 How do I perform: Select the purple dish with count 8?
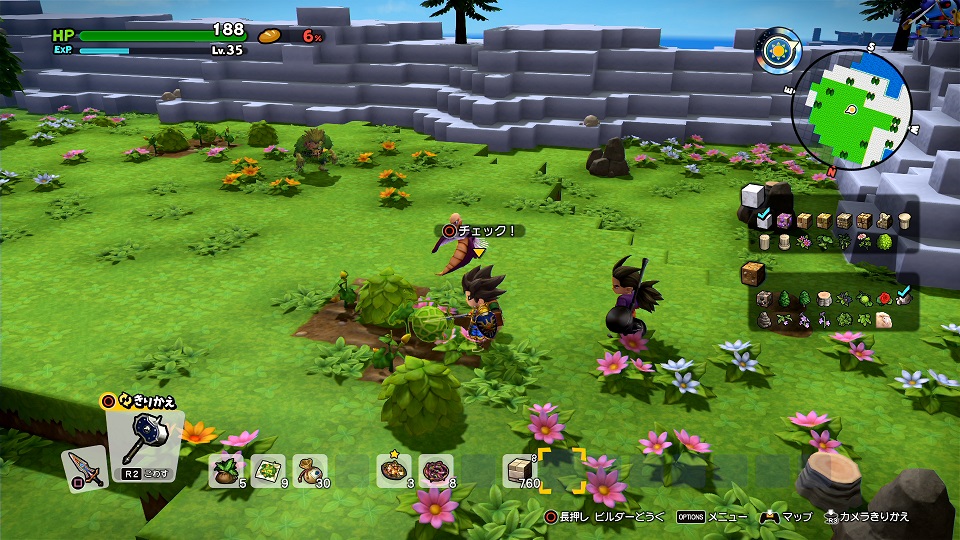click(435, 469)
